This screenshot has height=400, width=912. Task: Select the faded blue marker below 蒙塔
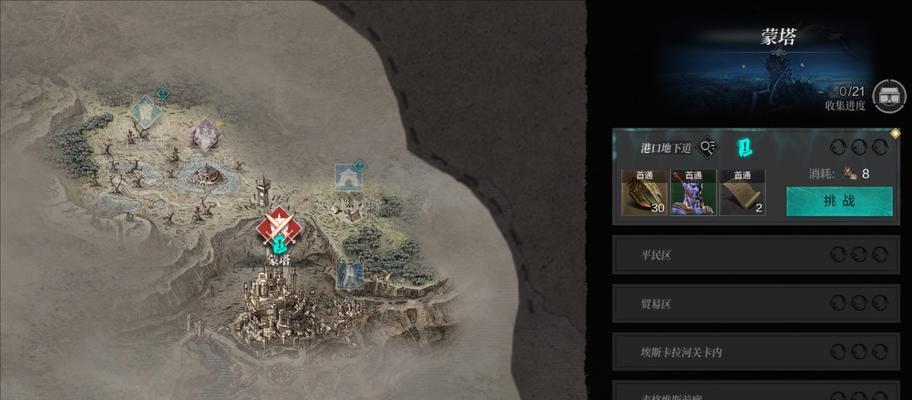click(350, 273)
